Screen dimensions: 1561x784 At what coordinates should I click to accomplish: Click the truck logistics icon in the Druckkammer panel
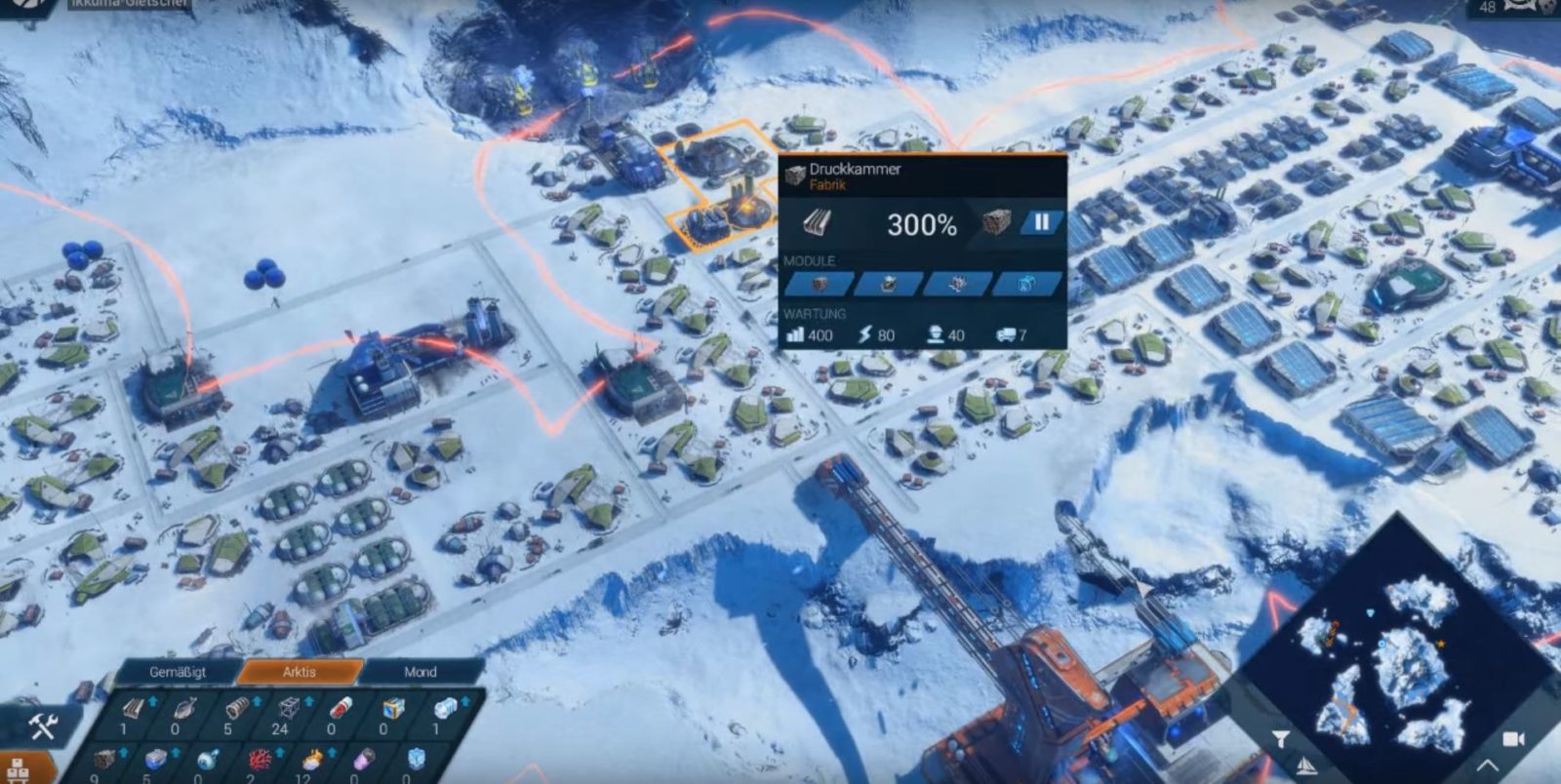point(1007,334)
